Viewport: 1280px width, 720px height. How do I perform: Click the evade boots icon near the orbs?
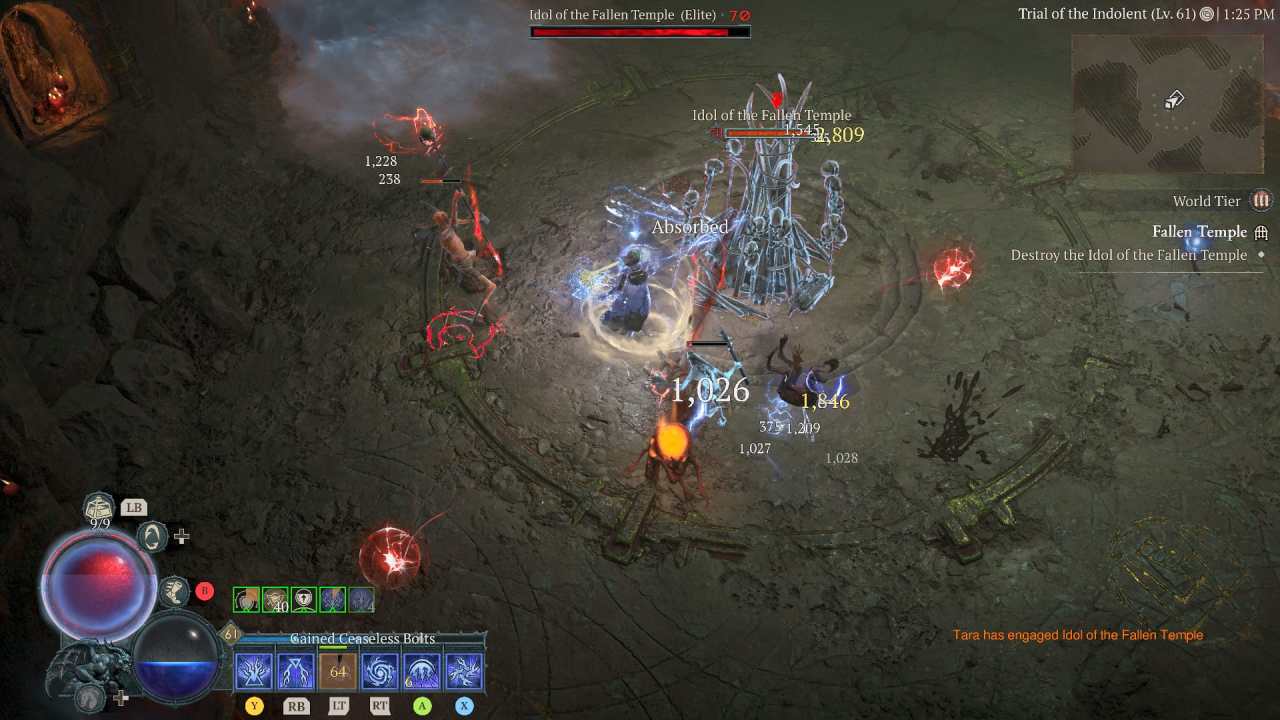click(x=176, y=593)
